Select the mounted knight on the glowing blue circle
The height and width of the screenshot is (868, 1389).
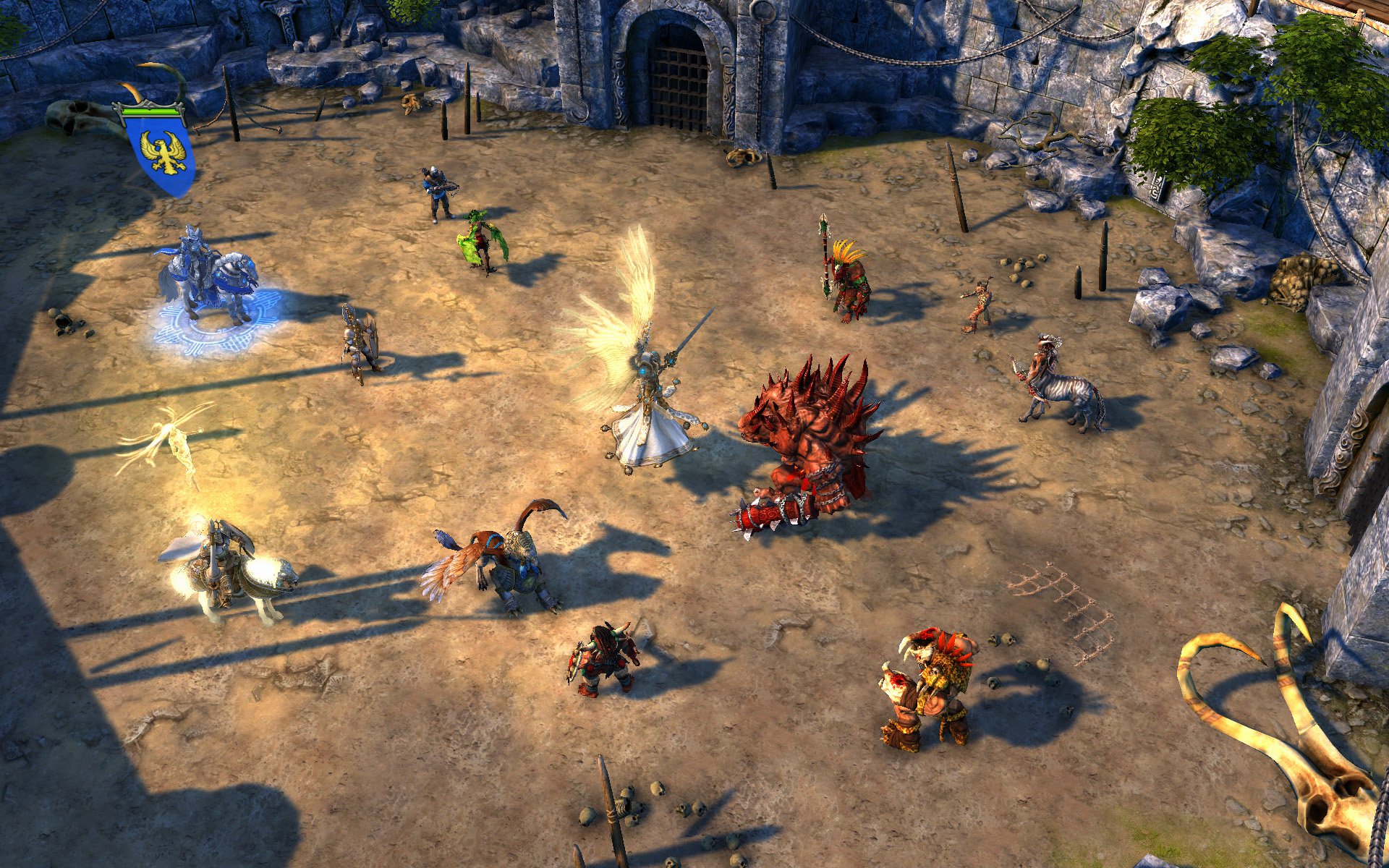click(208, 278)
